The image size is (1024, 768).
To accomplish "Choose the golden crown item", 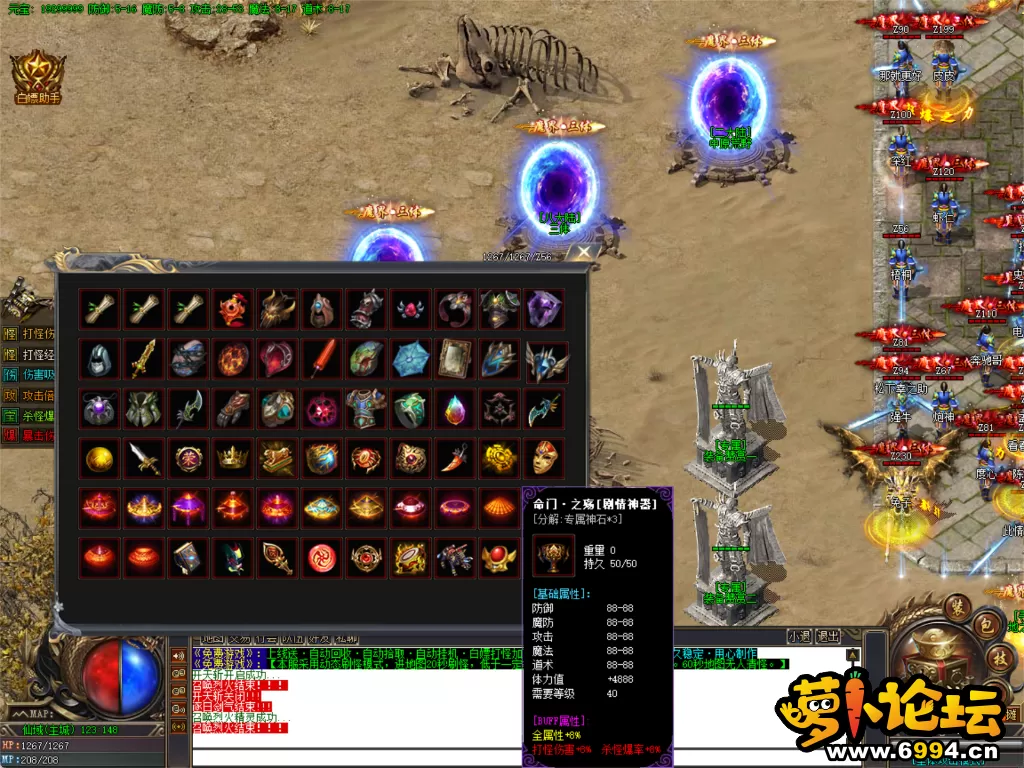I will point(232,458).
